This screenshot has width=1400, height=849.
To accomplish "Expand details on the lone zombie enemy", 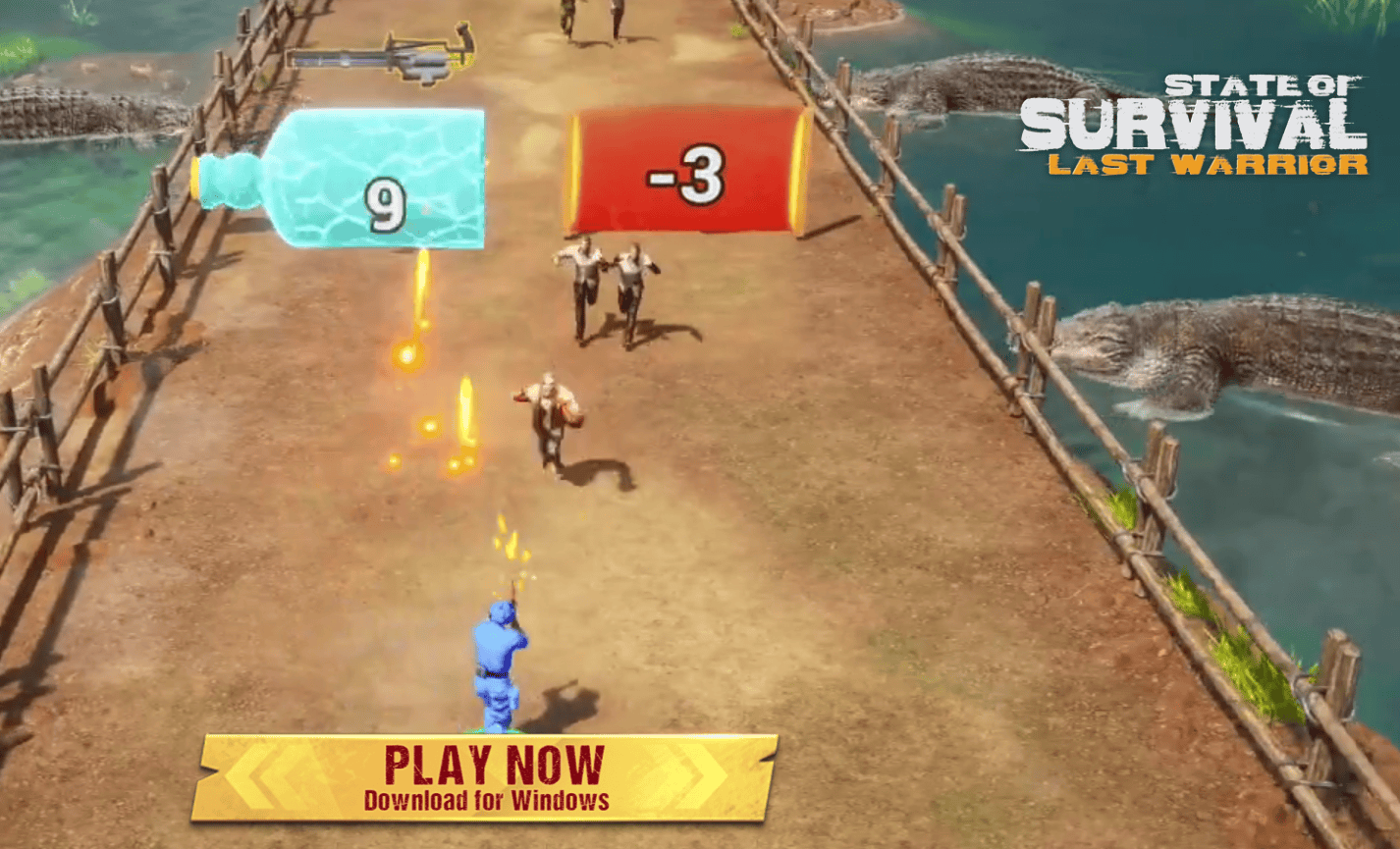I will [x=550, y=422].
